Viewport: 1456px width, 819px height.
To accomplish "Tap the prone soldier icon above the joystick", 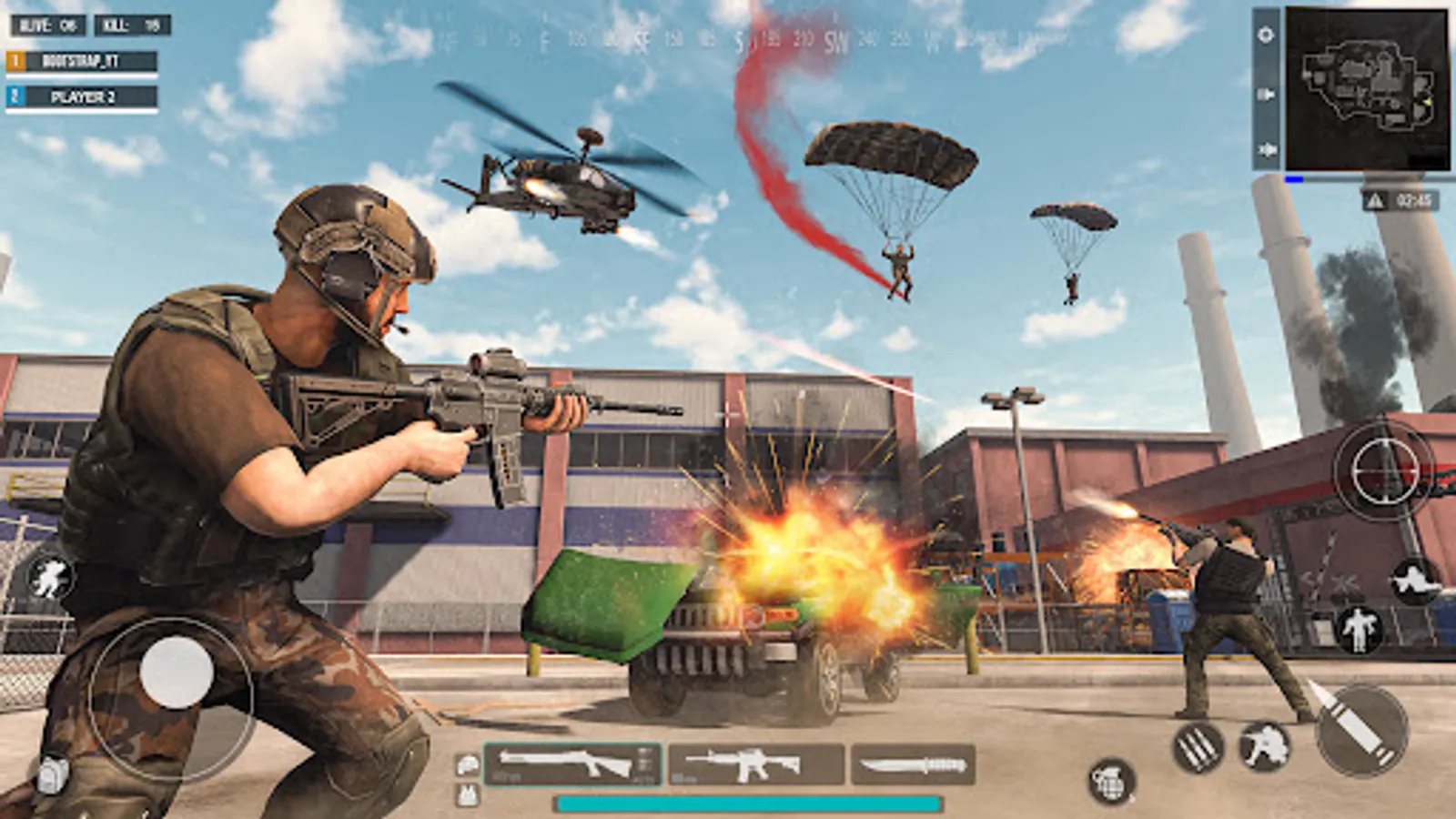I will click(52, 576).
